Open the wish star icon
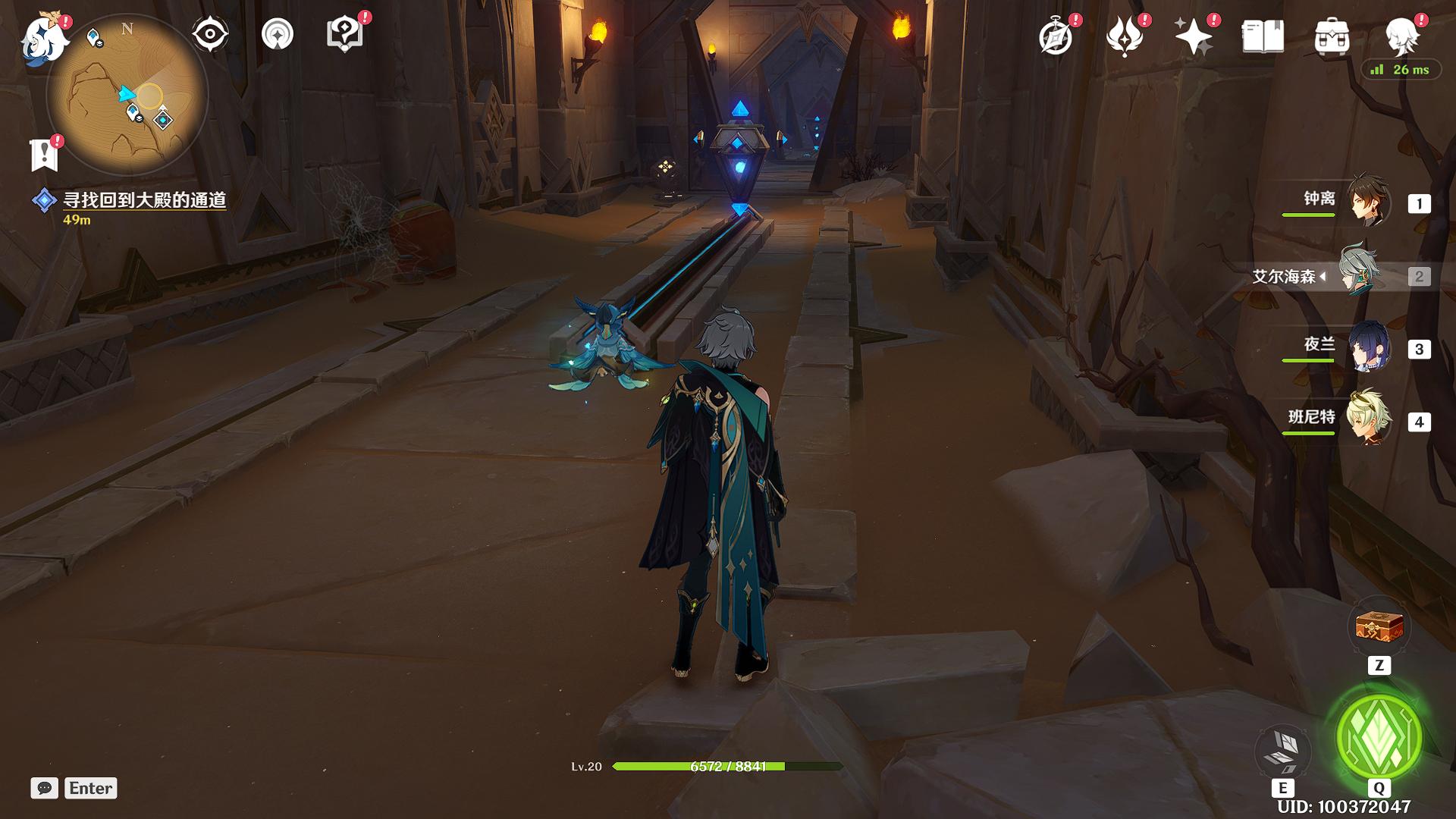This screenshot has width=1456, height=819. (x=1194, y=36)
